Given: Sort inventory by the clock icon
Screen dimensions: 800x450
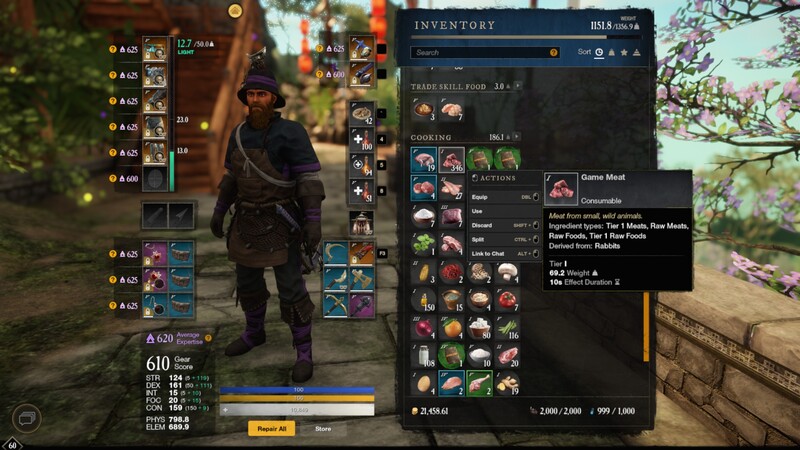Looking at the screenshot, I should [x=599, y=52].
